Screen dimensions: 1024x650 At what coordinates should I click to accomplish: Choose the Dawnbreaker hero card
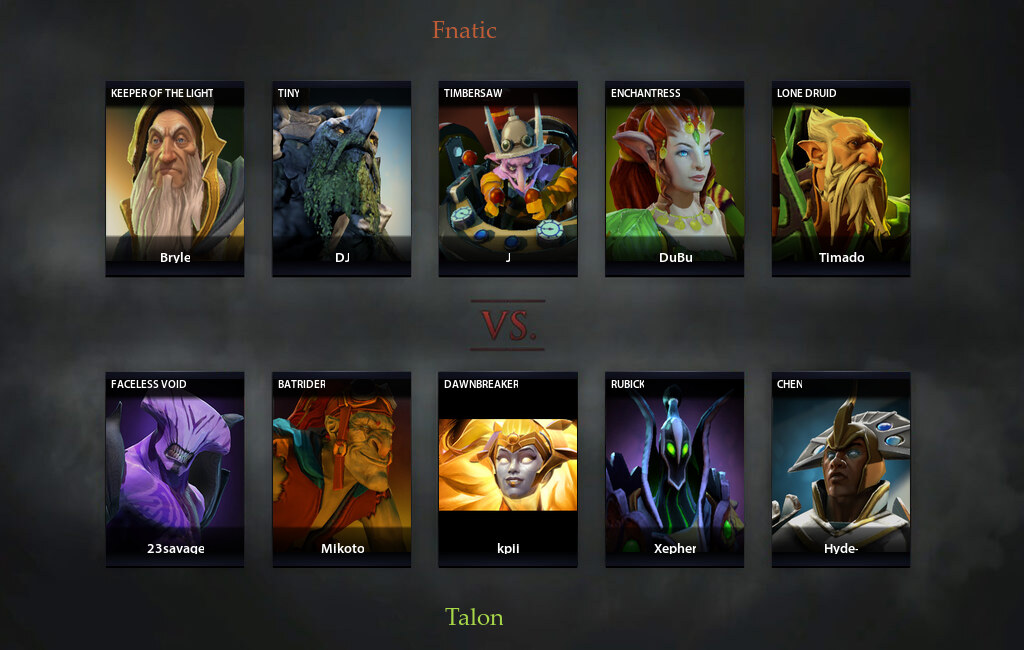(508, 469)
